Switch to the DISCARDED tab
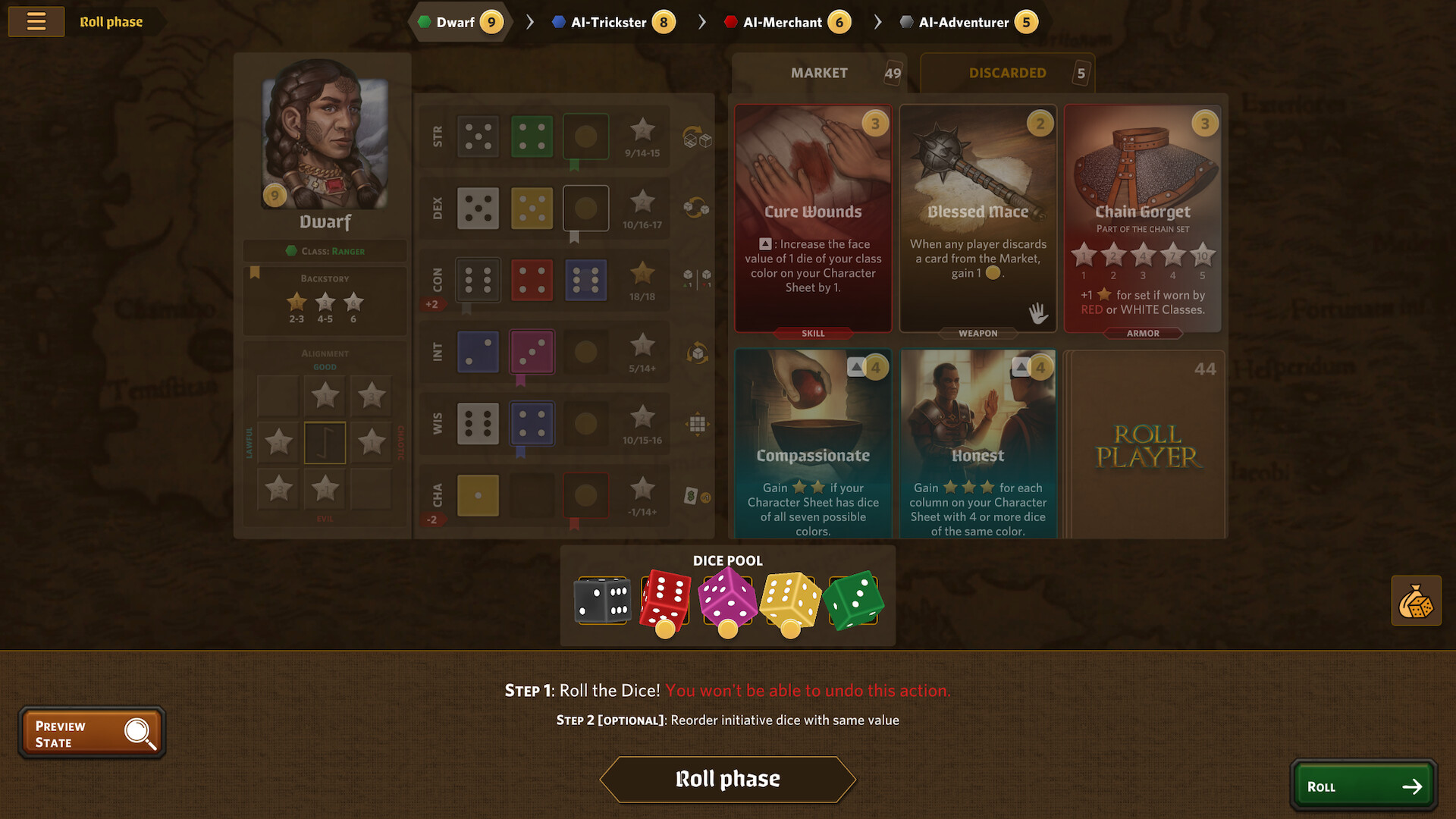 pyautogui.click(x=1007, y=73)
